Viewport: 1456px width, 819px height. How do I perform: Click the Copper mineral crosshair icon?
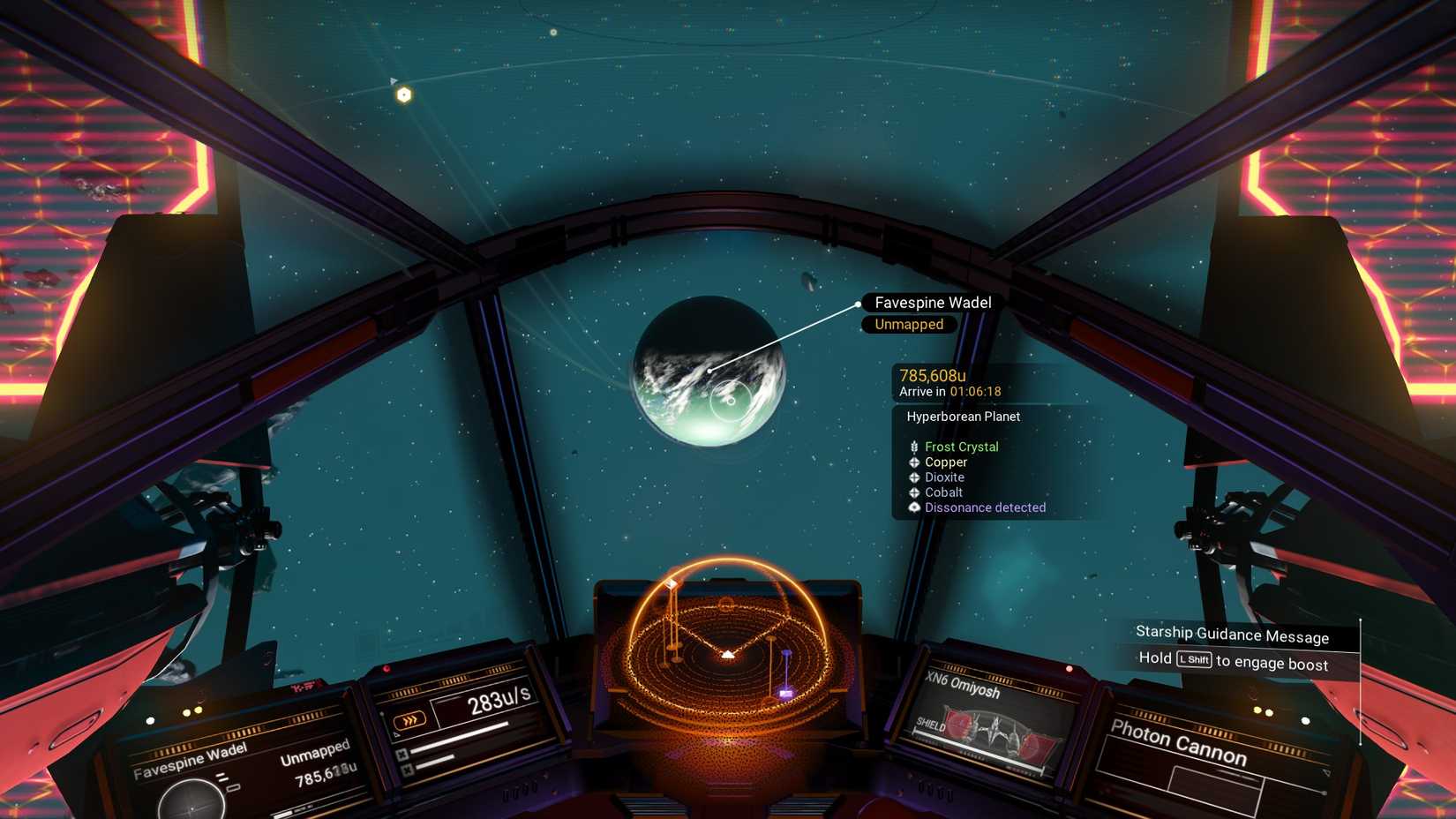click(914, 462)
